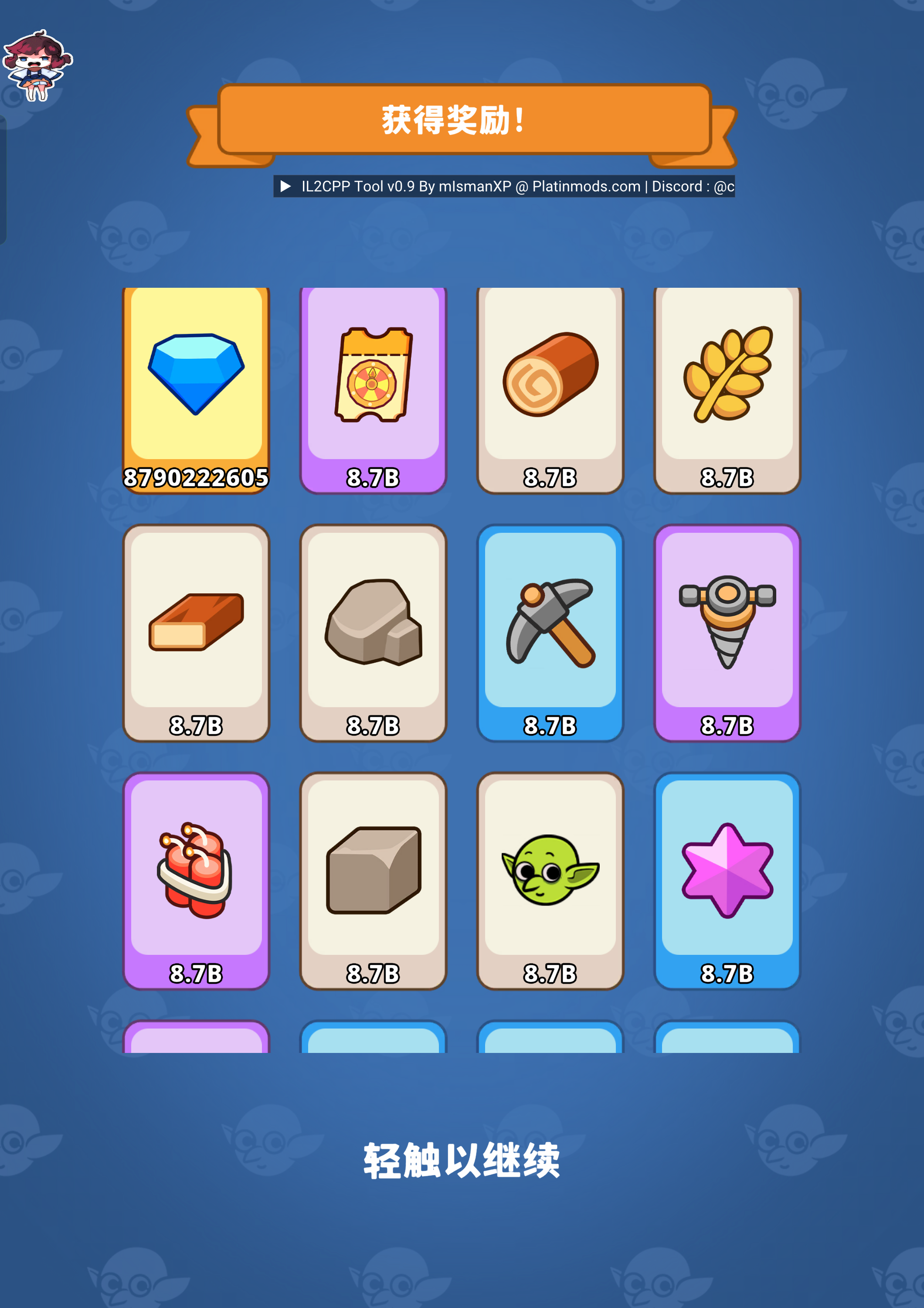Choose the pickaxe reward card

(x=550, y=632)
